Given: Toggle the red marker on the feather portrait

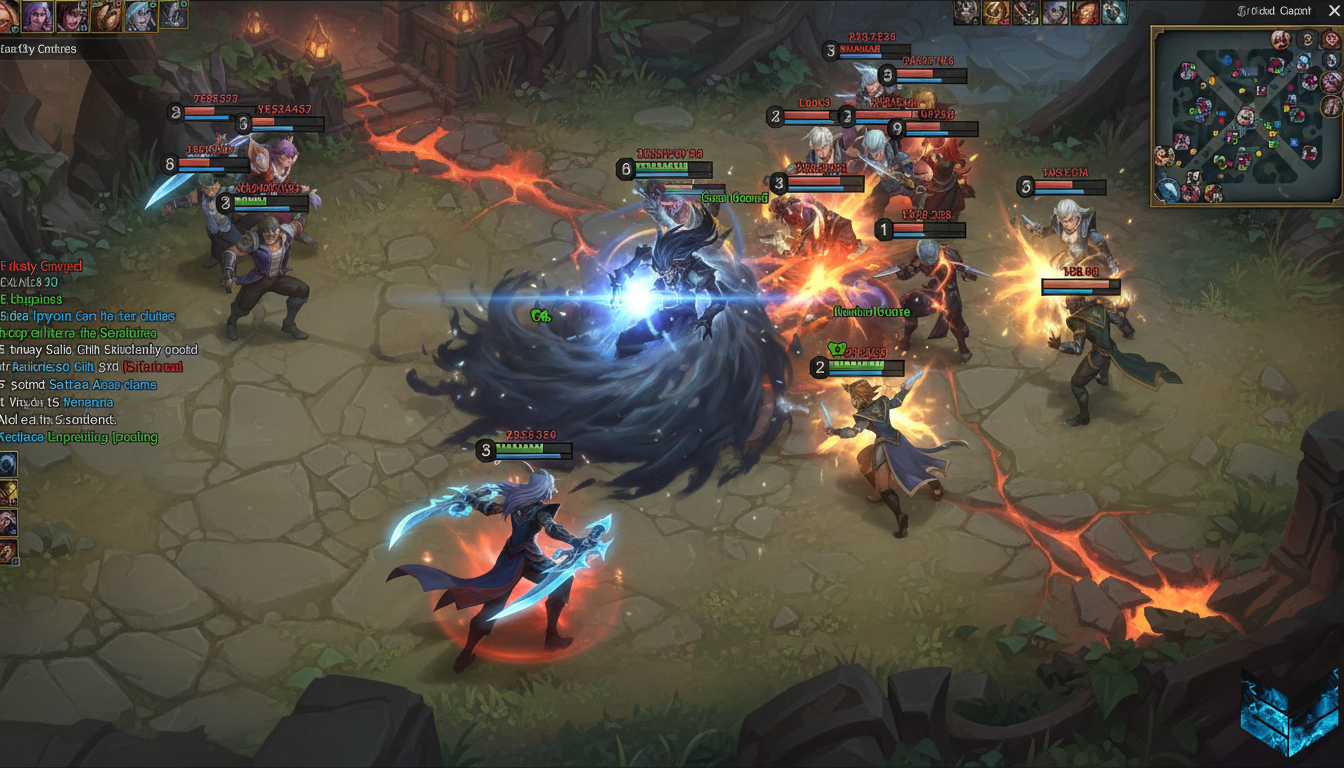Looking at the screenshot, I should pyautogui.click(x=117, y=4).
